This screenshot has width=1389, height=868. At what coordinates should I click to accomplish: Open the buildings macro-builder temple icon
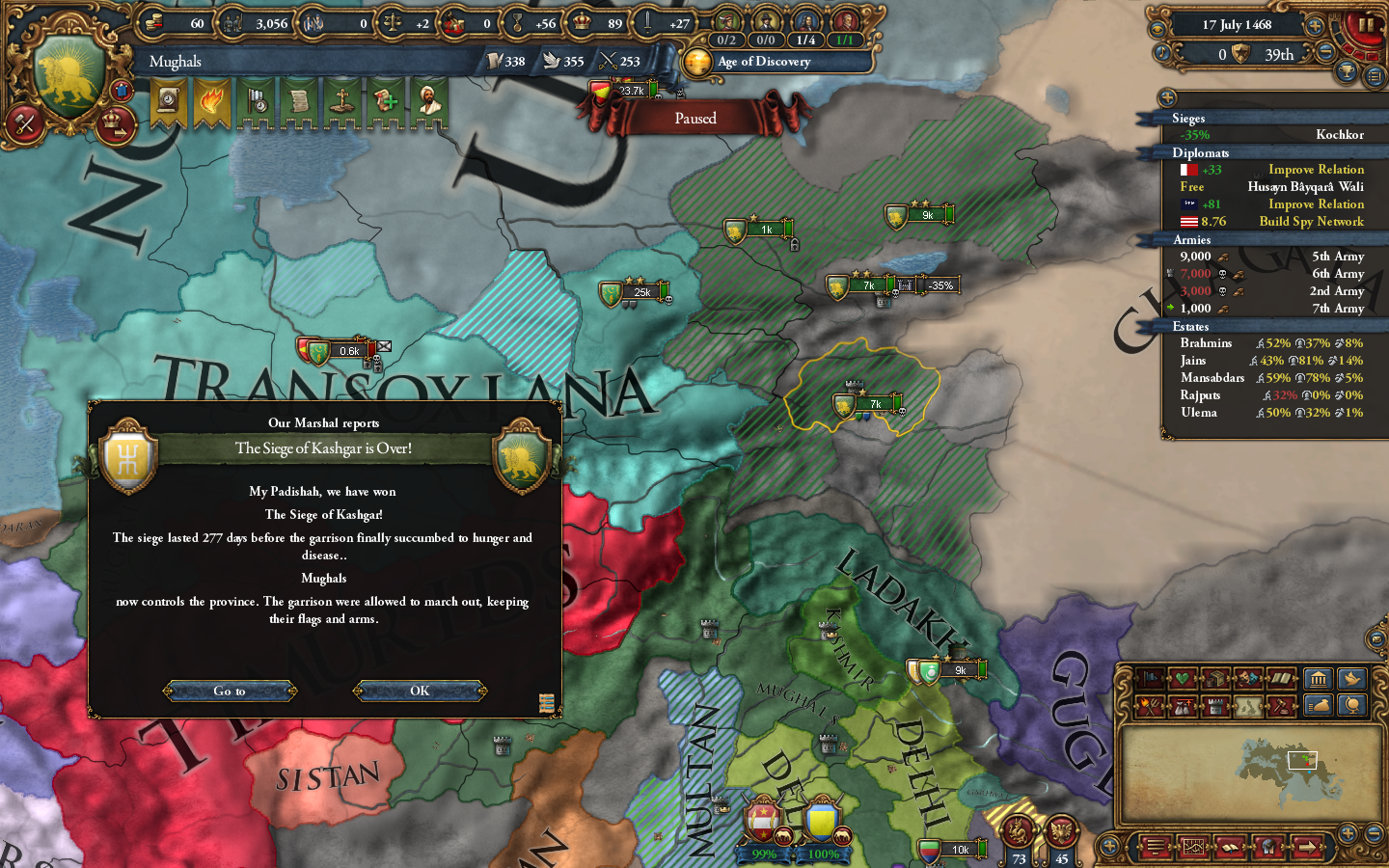click(1318, 678)
